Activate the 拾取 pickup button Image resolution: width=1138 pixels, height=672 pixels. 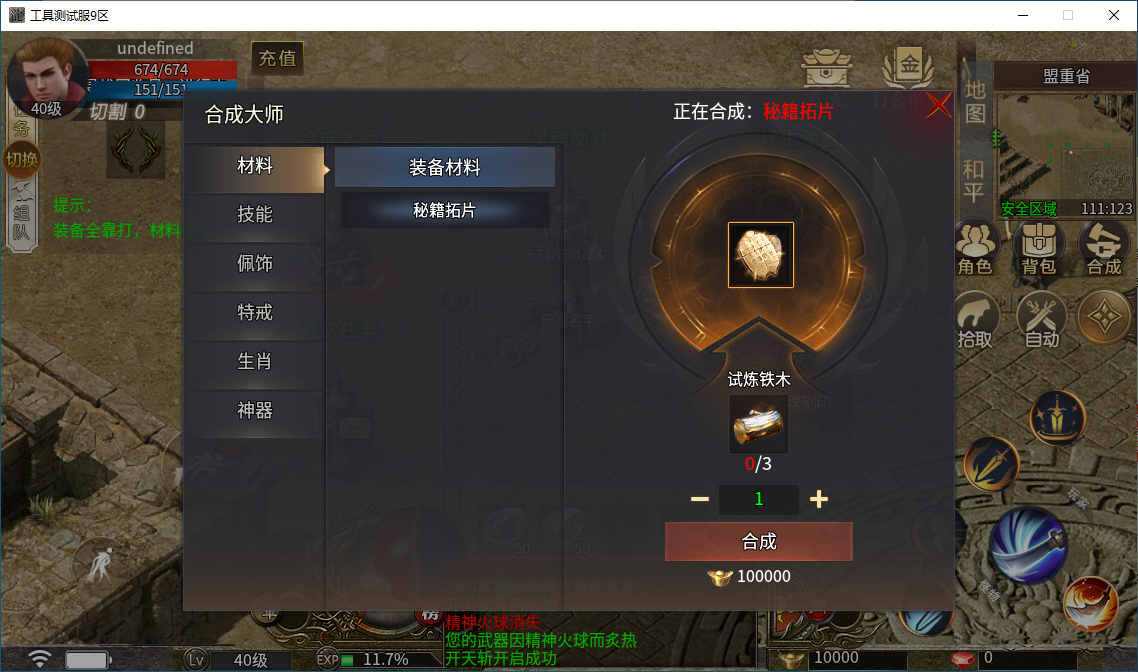(975, 319)
